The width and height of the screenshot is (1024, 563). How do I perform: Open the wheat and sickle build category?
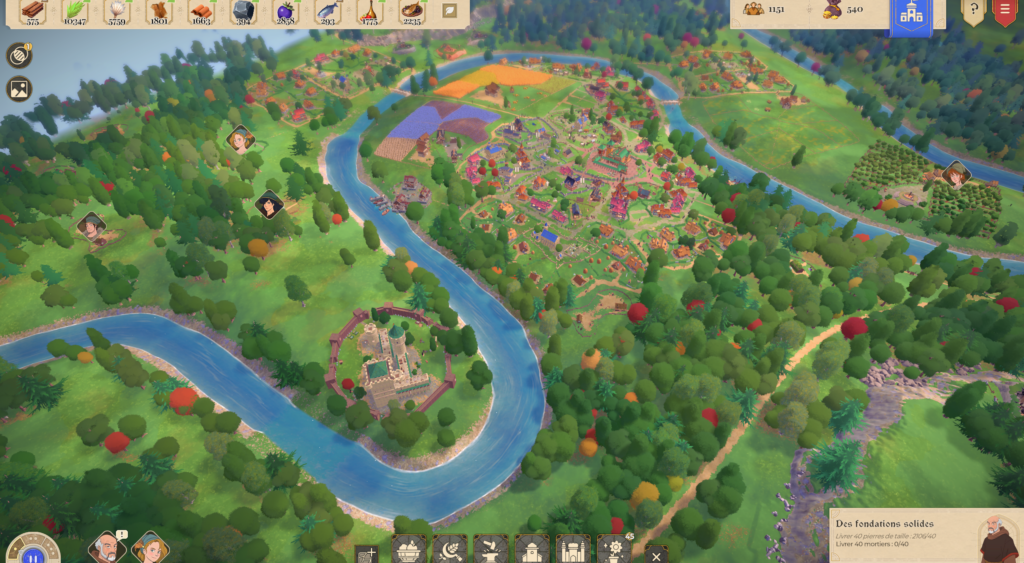tap(449, 549)
